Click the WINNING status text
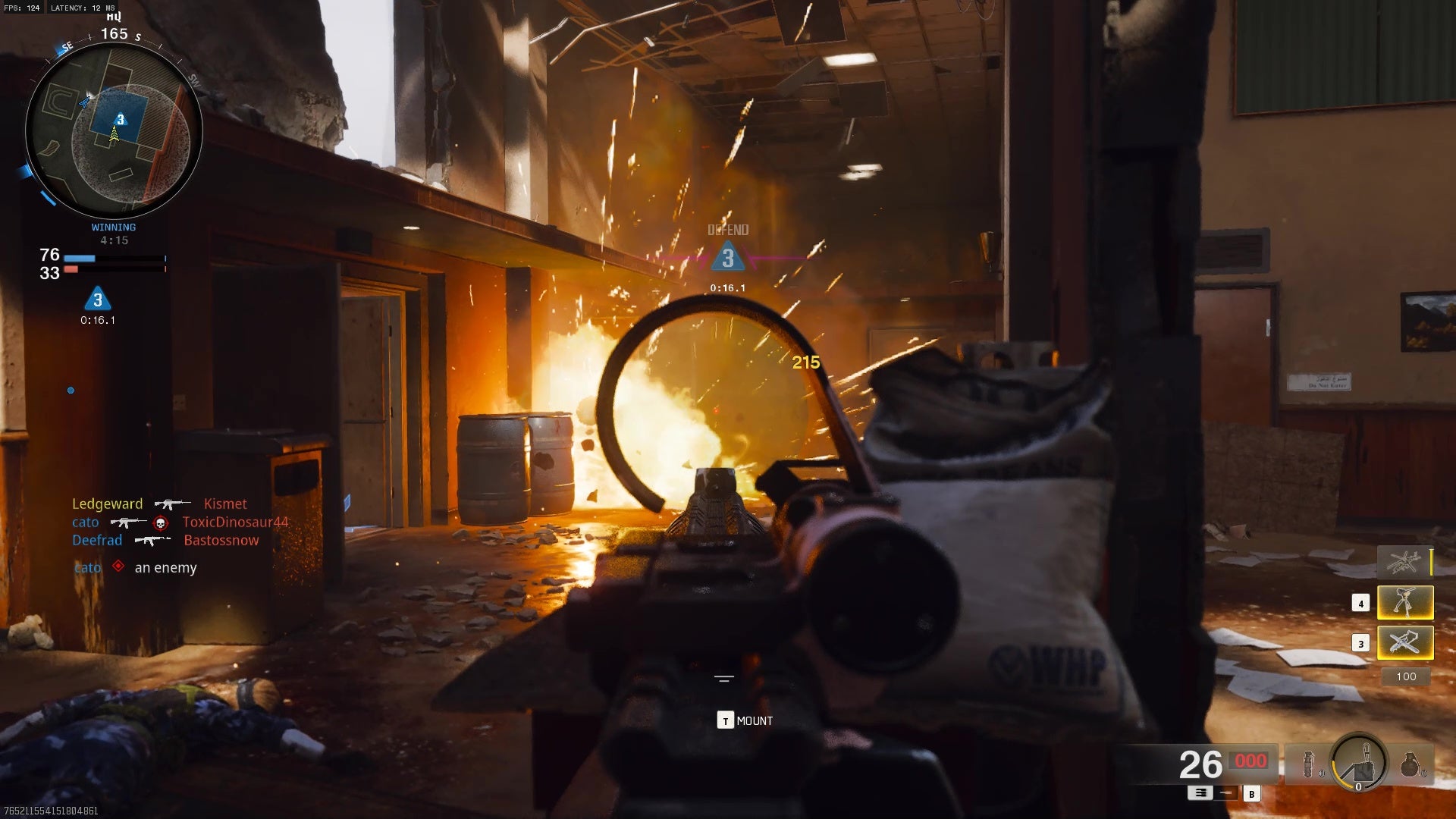The image size is (1456, 819). 113,227
